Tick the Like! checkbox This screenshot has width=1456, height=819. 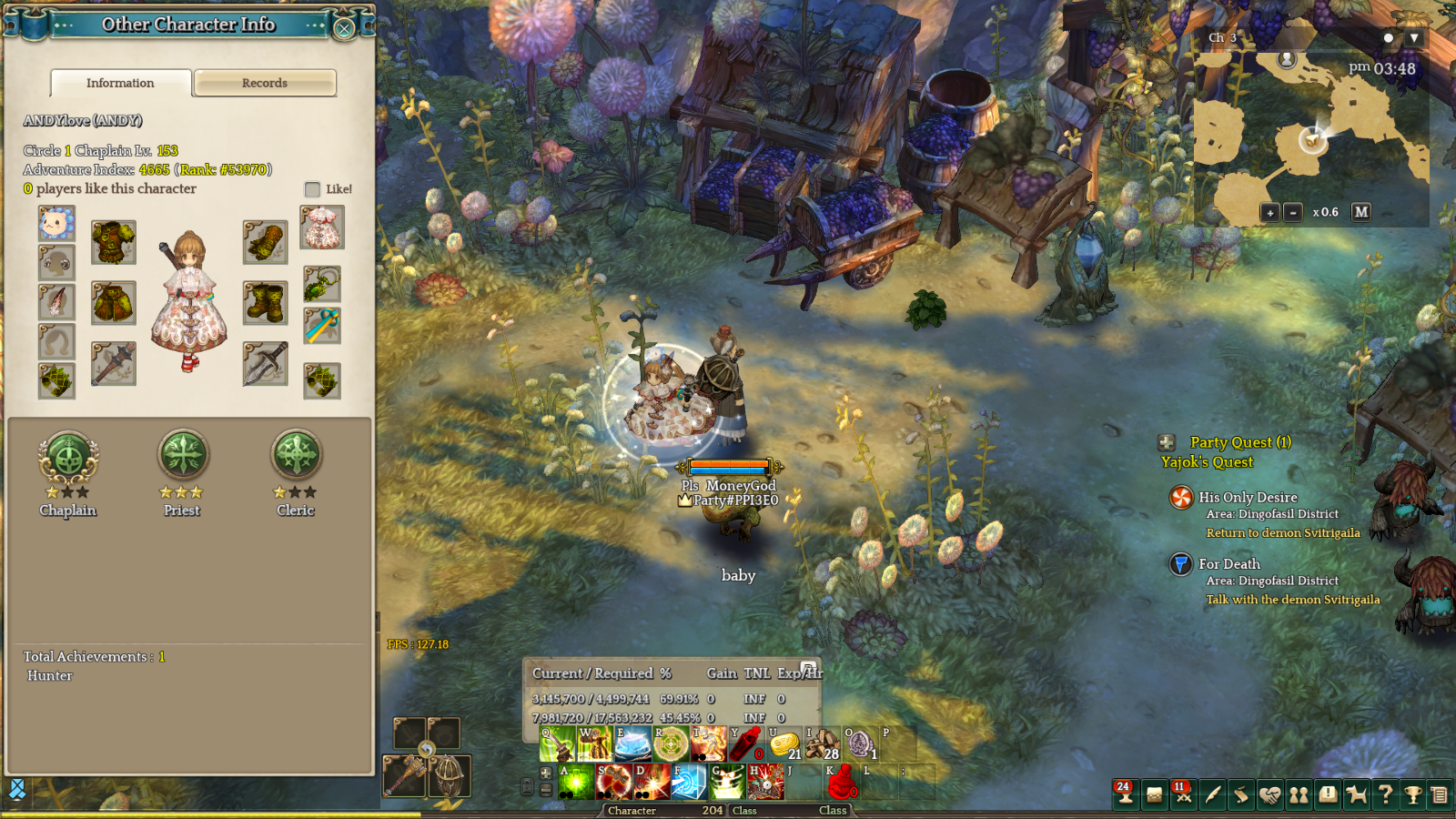(x=312, y=189)
